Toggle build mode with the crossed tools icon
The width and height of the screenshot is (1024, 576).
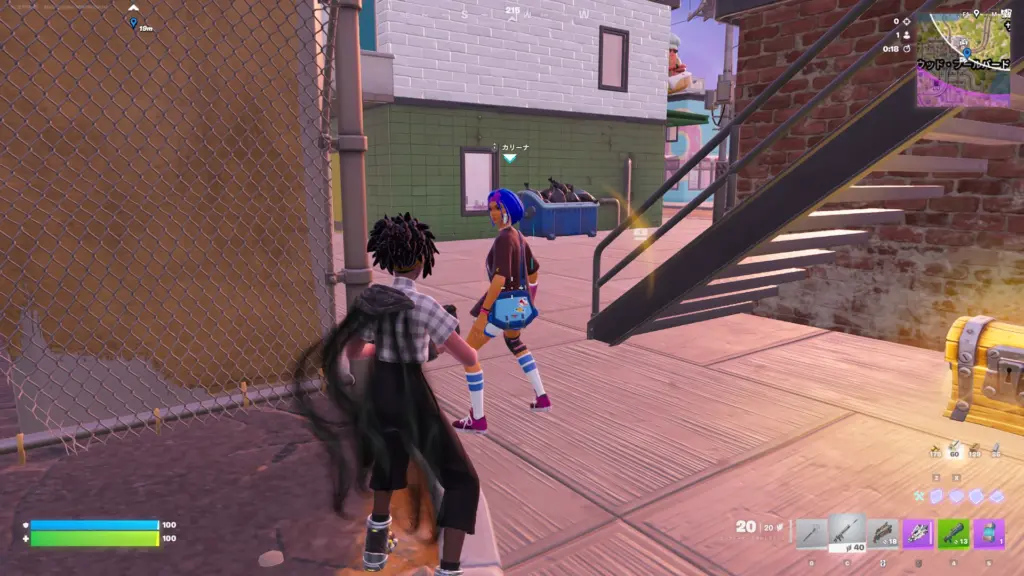(x=920, y=496)
